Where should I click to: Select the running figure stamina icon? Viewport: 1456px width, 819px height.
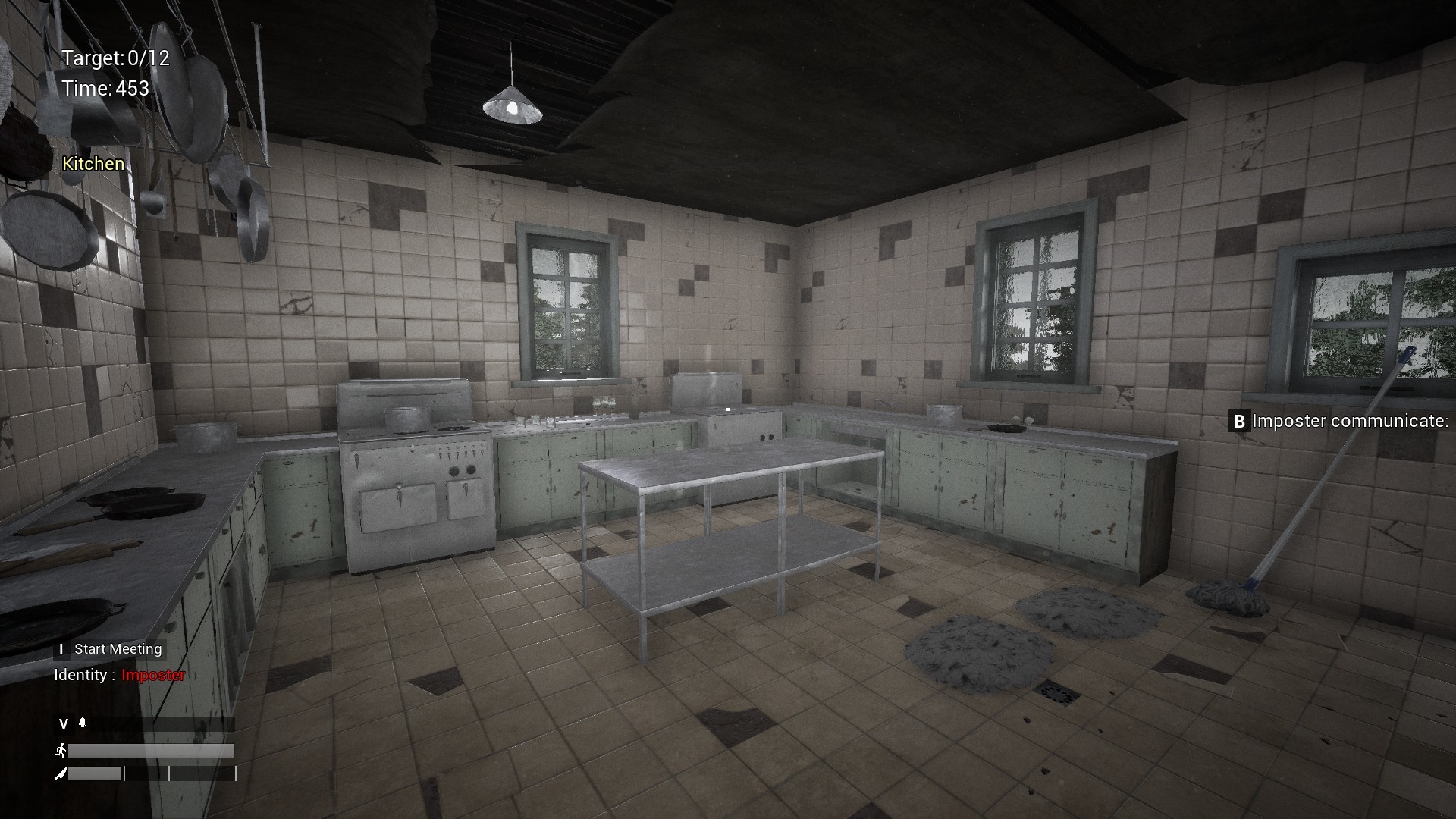click(61, 751)
